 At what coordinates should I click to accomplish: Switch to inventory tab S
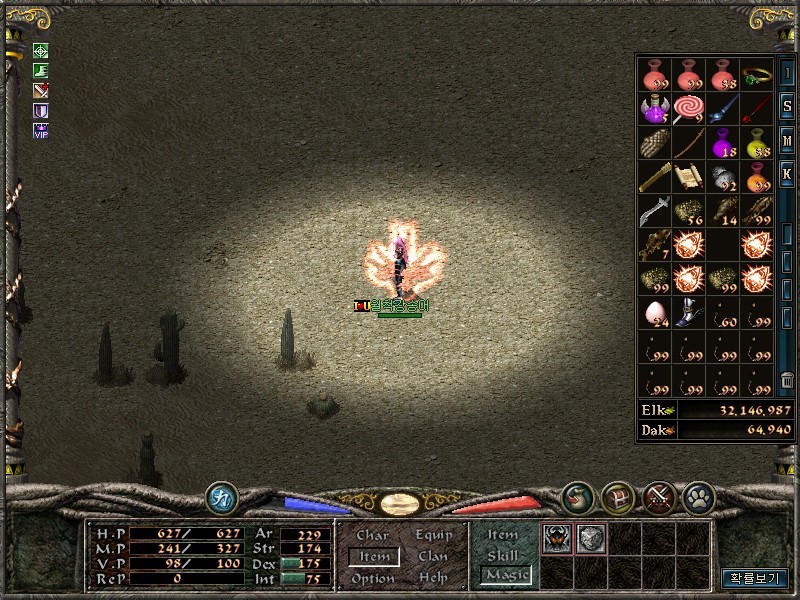click(787, 109)
